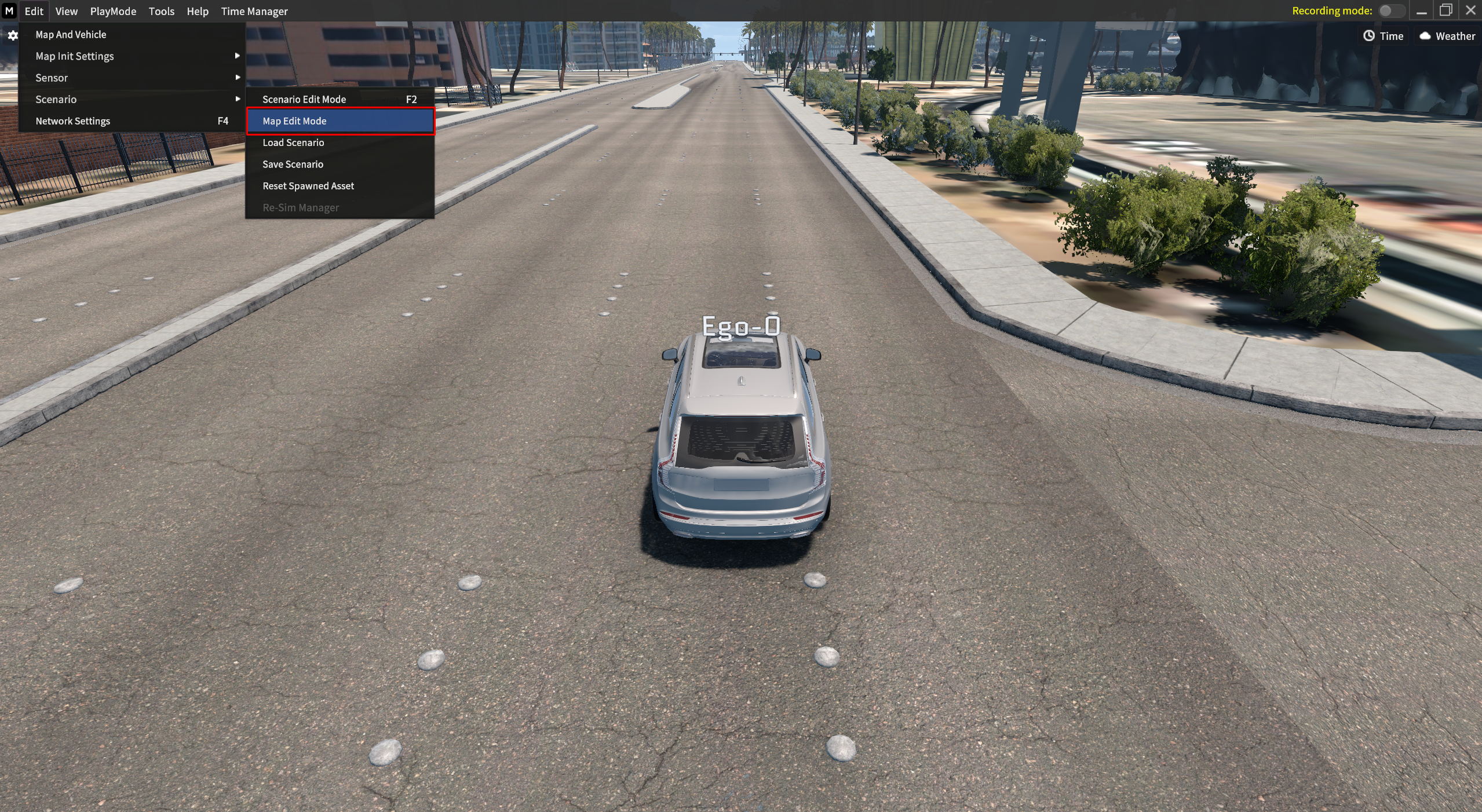
Task: Activate Map Edit Mode
Action: 294,121
